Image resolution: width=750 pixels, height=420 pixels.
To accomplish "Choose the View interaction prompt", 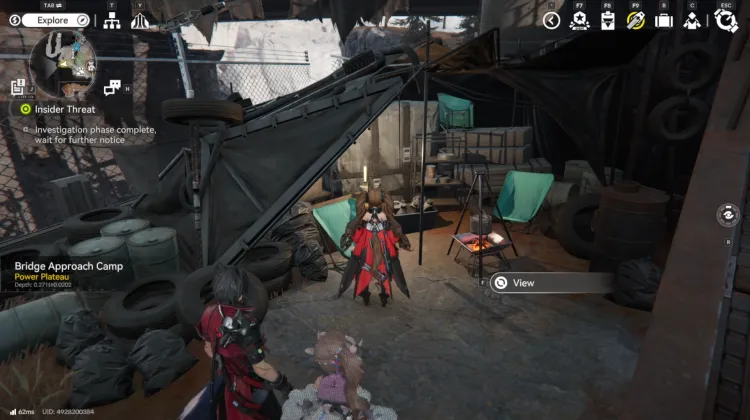I will point(552,283).
